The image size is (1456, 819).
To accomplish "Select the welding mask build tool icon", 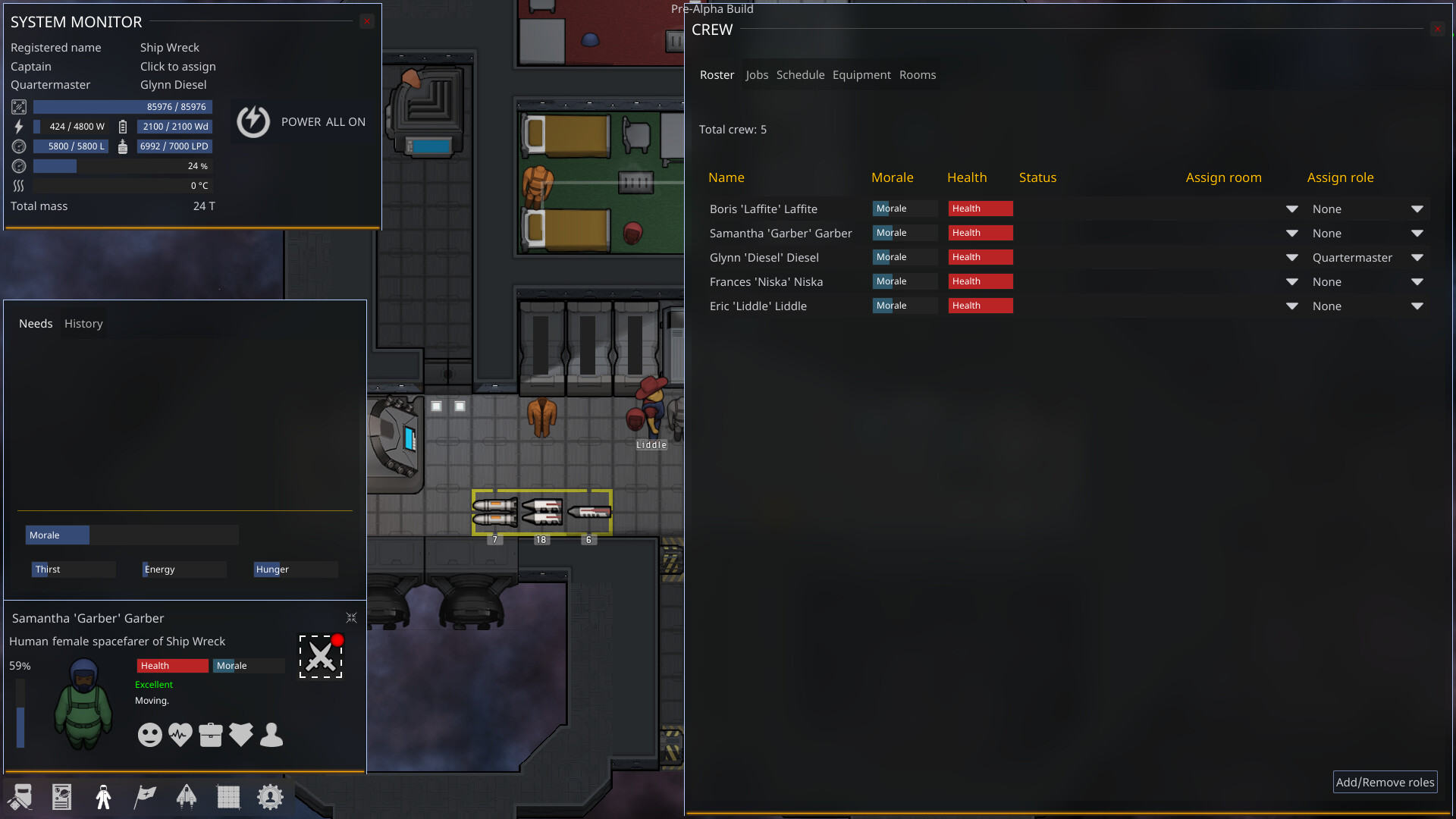I will point(19,796).
